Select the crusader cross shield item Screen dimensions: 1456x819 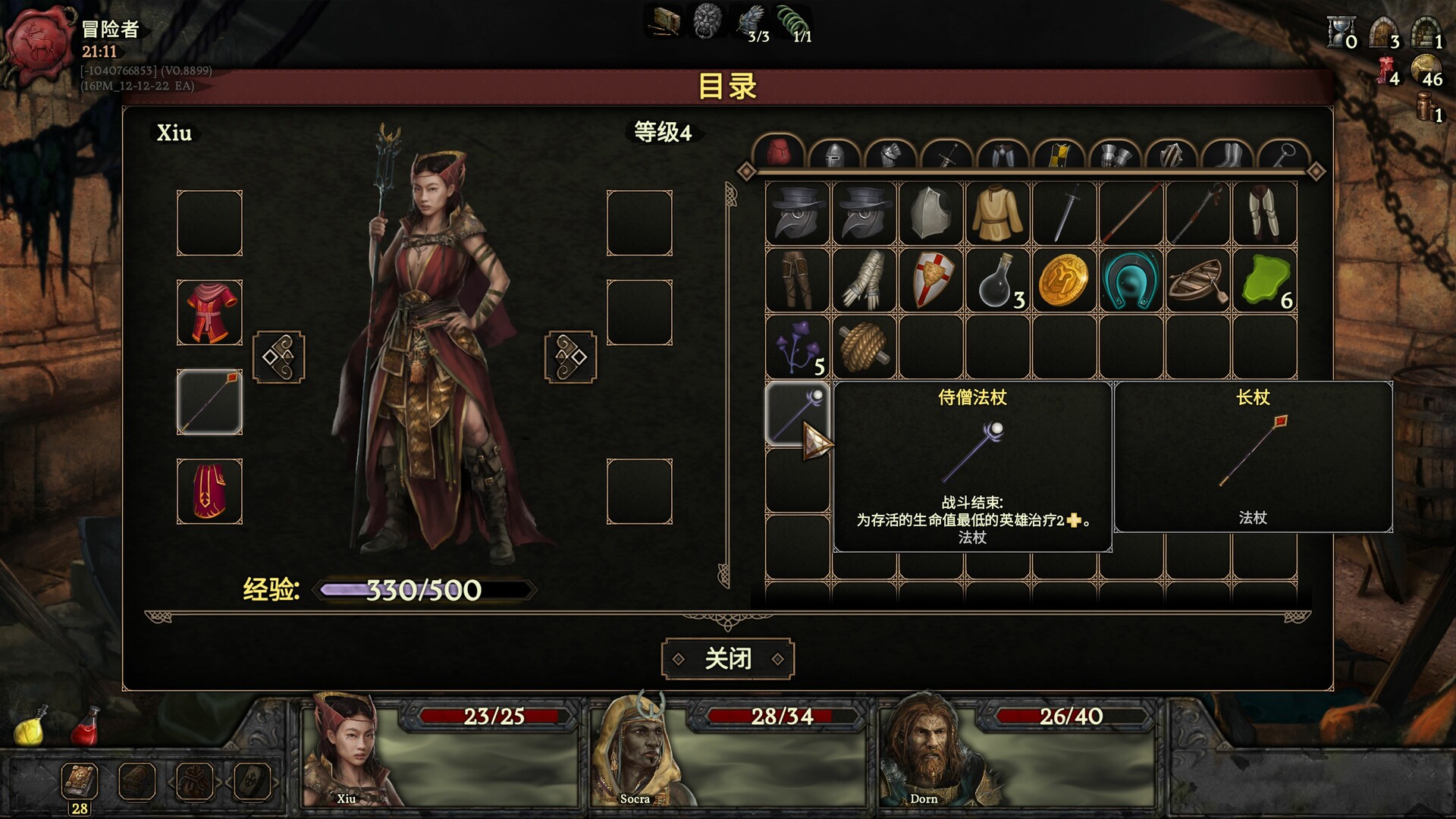click(931, 280)
